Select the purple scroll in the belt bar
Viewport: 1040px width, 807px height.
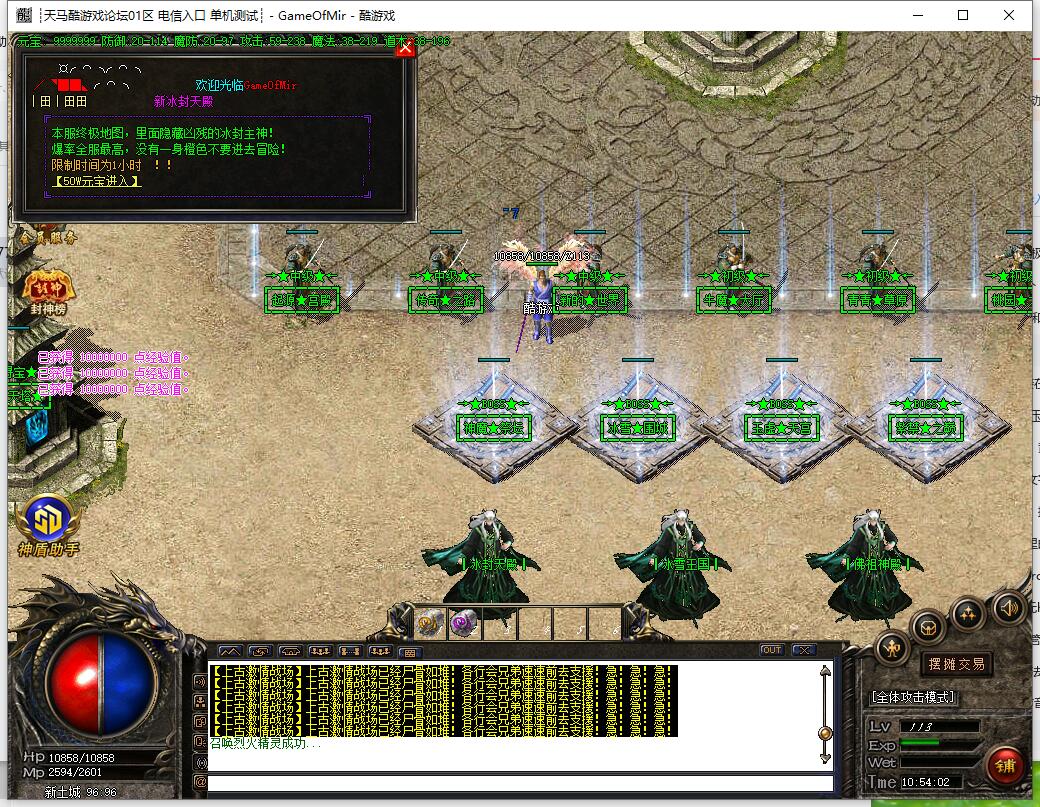463,622
